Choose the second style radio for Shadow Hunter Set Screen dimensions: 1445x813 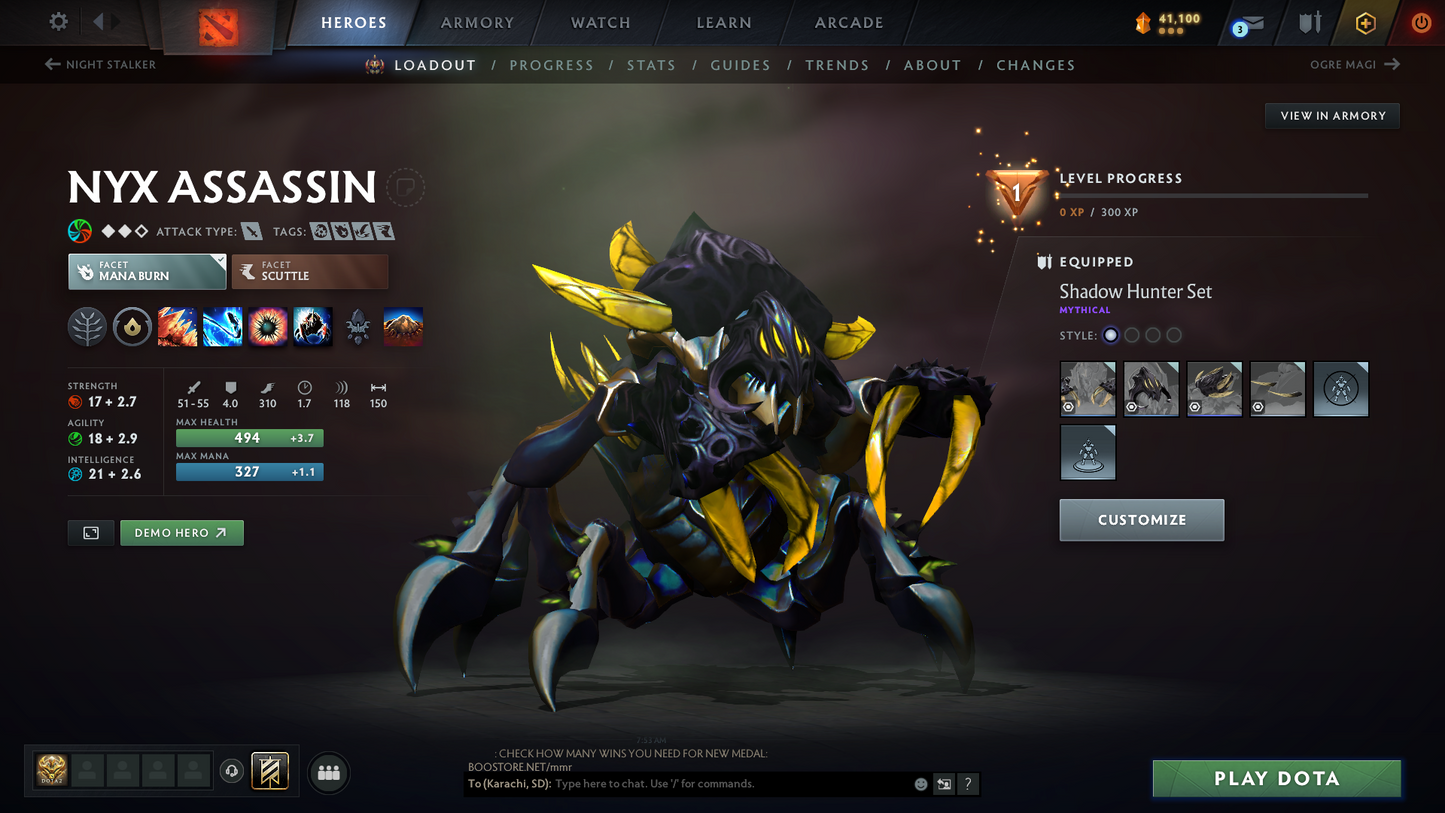pos(1131,335)
